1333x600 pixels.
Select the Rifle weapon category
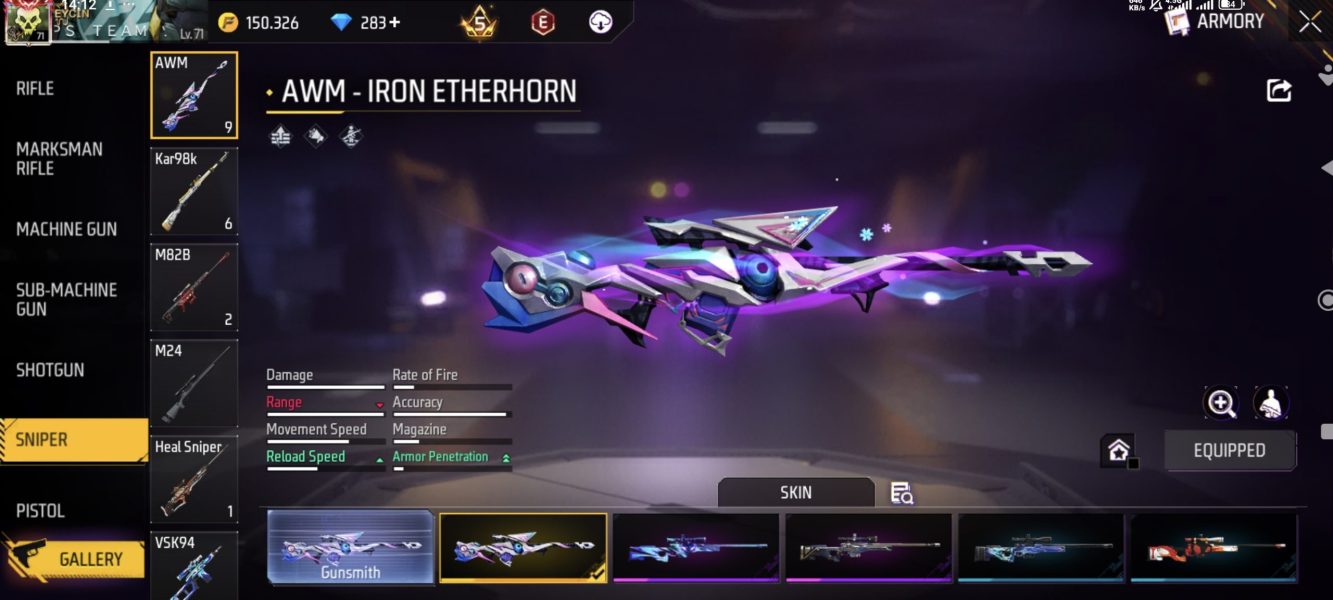tap(36, 89)
